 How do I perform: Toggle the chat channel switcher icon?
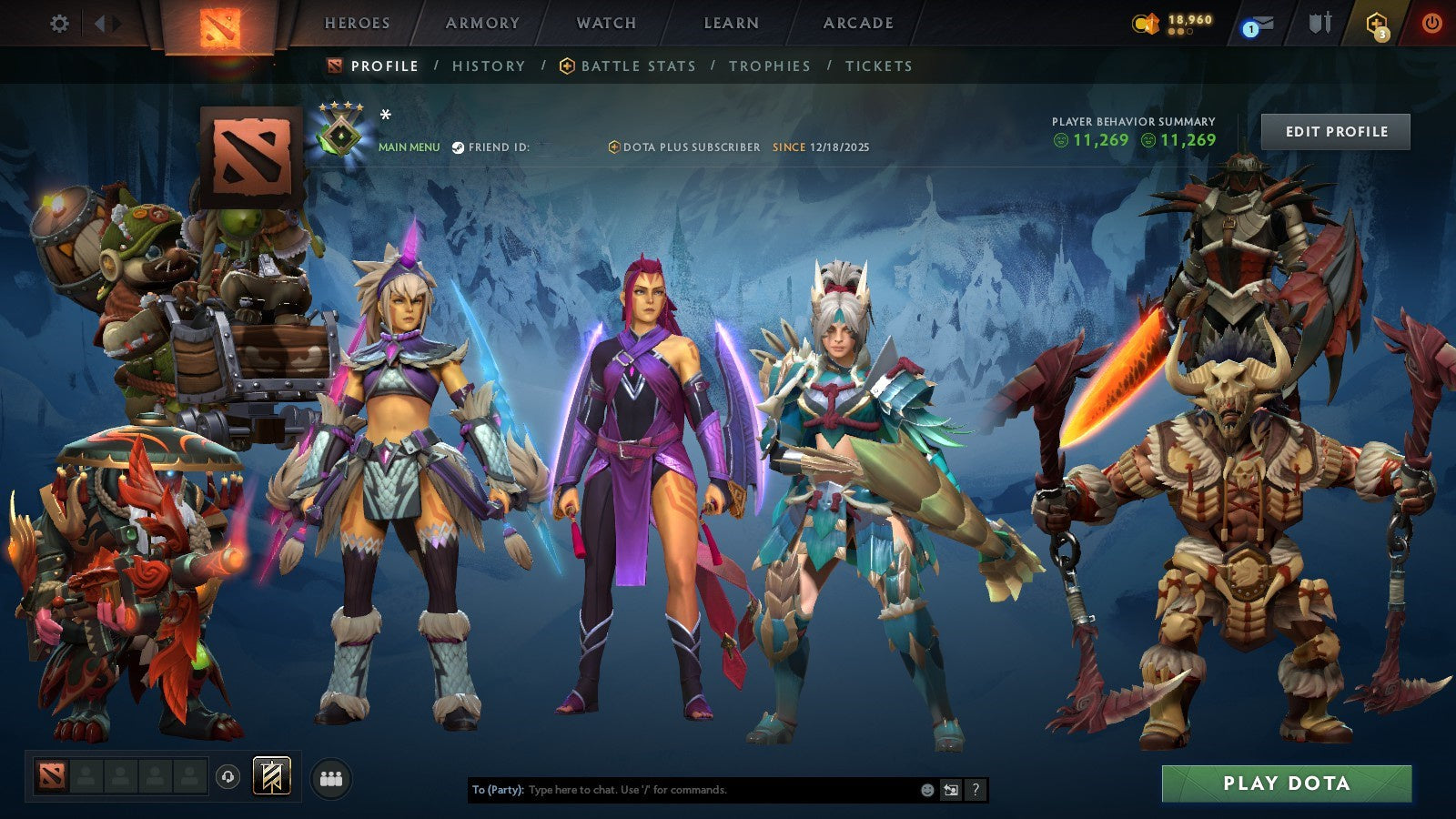click(x=949, y=790)
